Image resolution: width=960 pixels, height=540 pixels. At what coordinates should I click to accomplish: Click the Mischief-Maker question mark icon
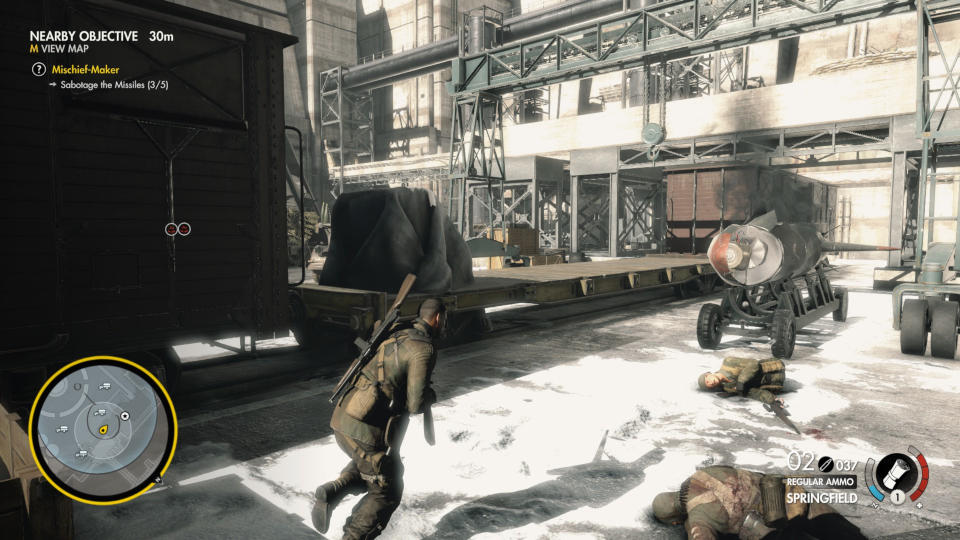point(39,69)
